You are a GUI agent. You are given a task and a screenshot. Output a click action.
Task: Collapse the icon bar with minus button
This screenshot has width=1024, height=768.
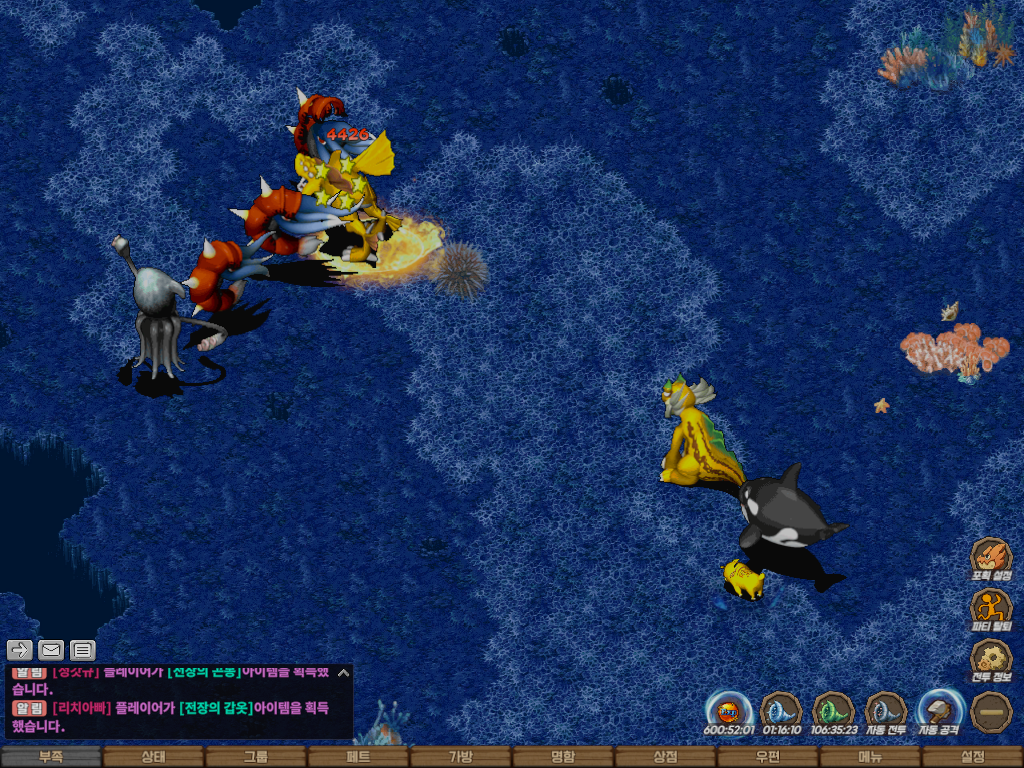pyautogui.click(x=991, y=712)
